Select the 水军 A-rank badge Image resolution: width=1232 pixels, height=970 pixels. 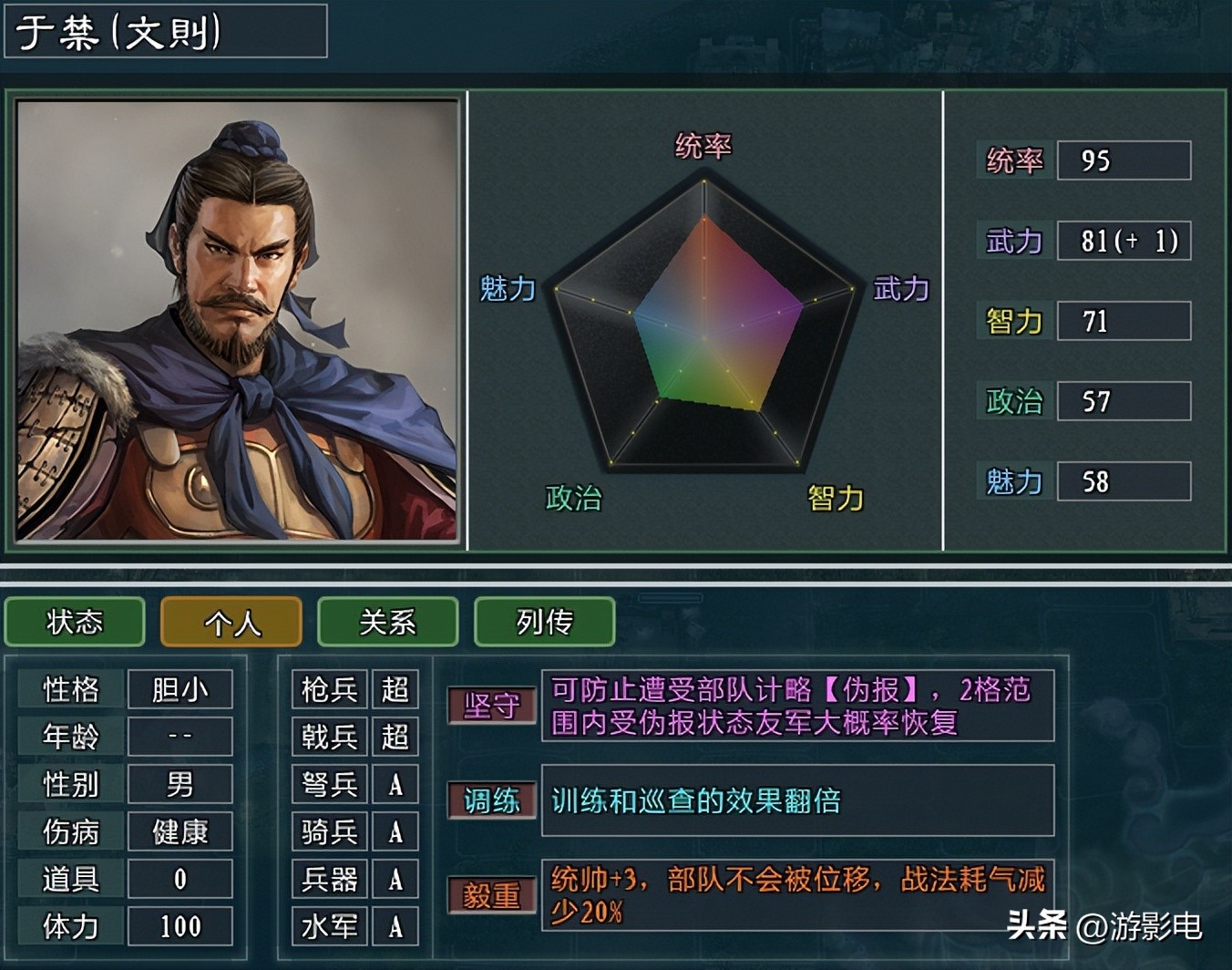point(395,926)
